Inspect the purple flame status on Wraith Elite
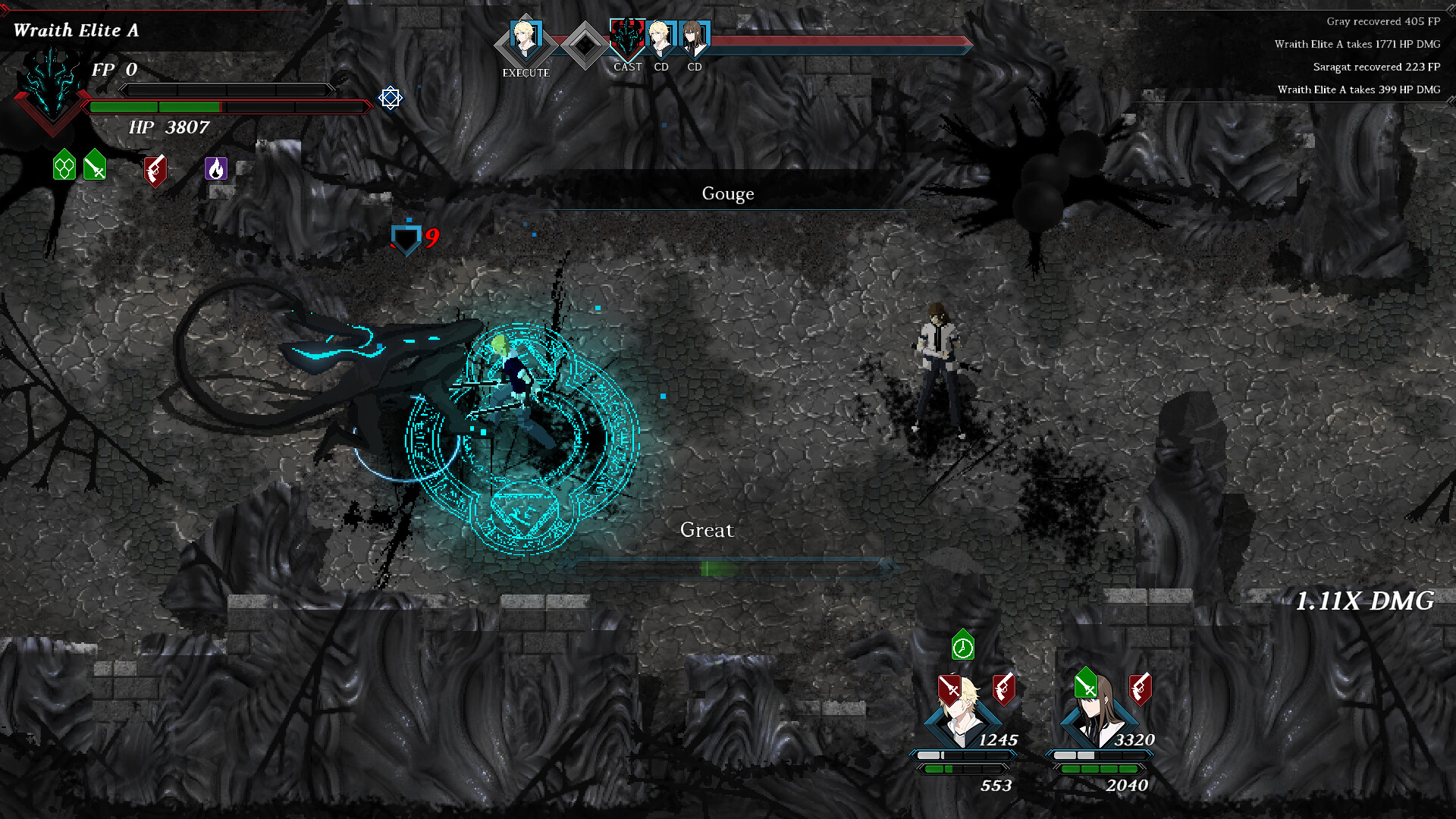Image resolution: width=1456 pixels, height=819 pixels. point(216,168)
